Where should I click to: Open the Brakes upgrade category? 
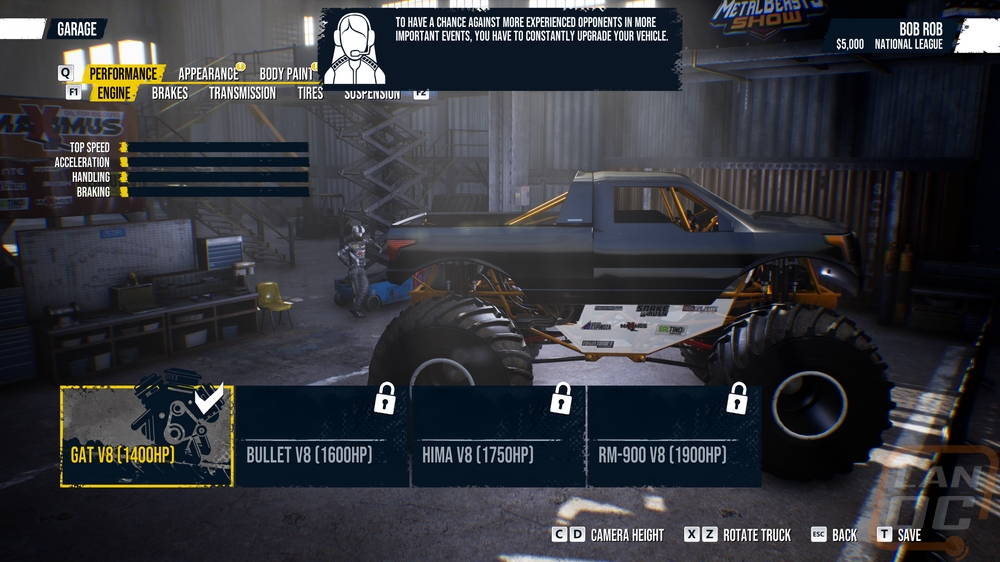pyautogui.click(x=170, y=93)
